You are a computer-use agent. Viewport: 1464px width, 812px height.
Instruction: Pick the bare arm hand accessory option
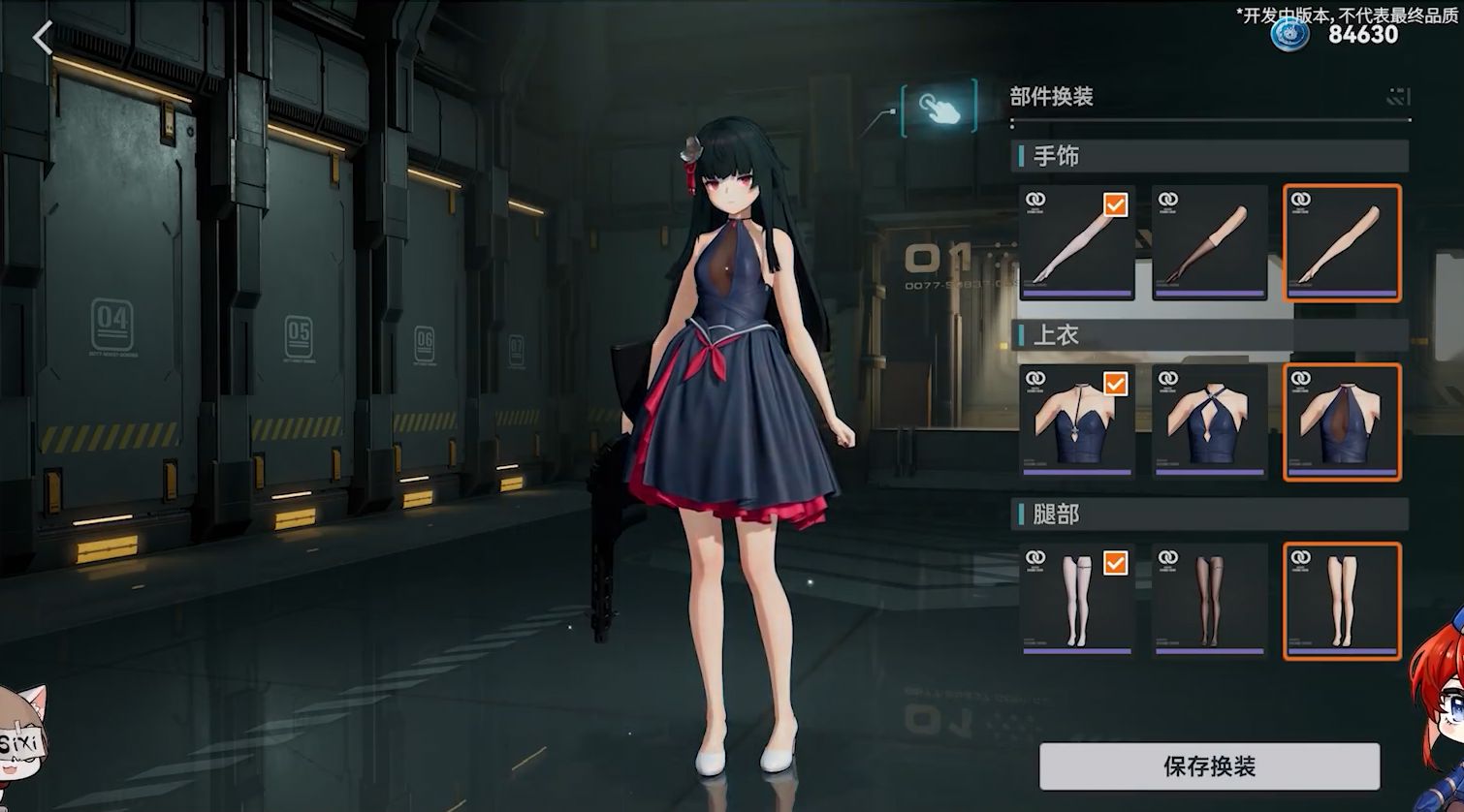(x=1342, y=242)
